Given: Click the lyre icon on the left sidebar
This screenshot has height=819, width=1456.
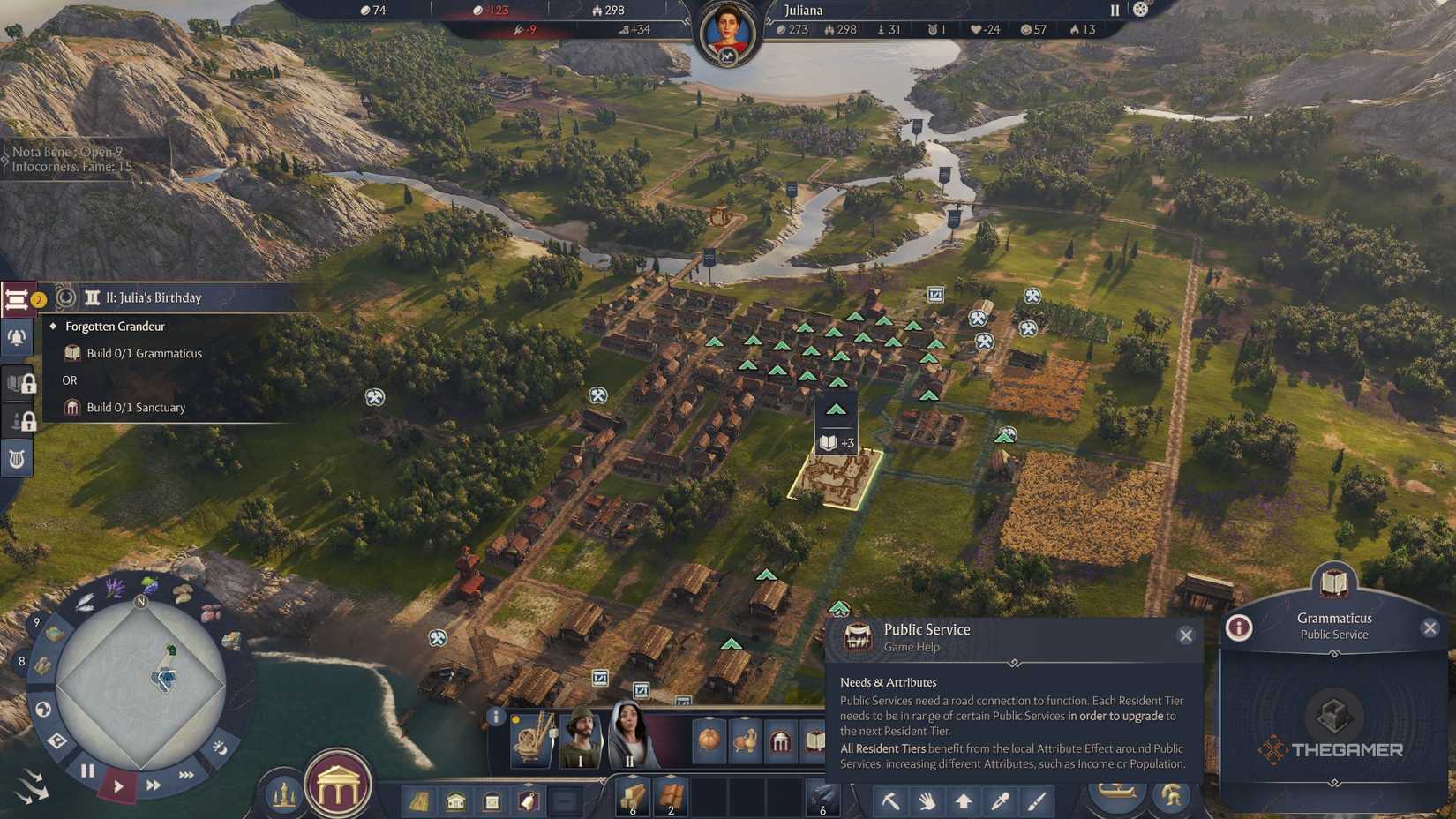Looking at the screenshot, I should click(16, 457).
